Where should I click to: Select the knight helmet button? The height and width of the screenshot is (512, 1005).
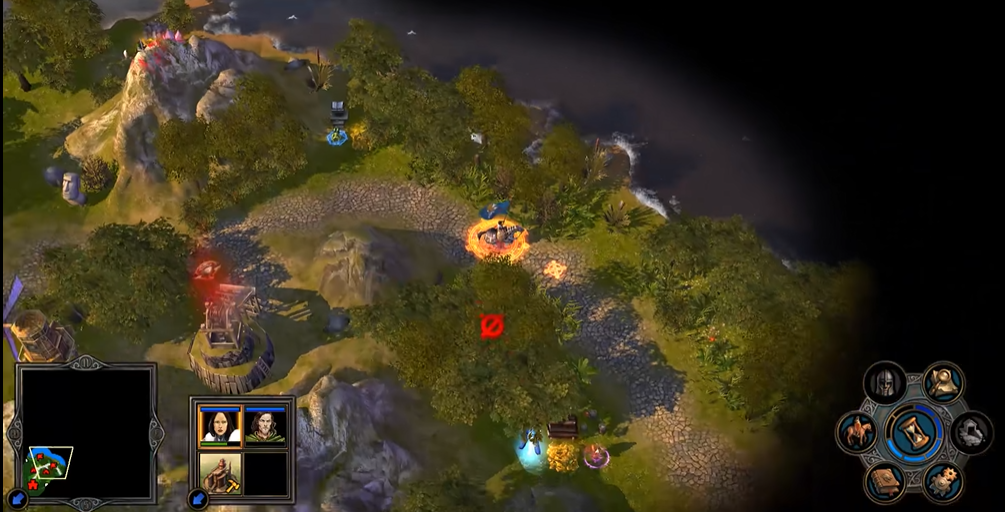point(884,383)
